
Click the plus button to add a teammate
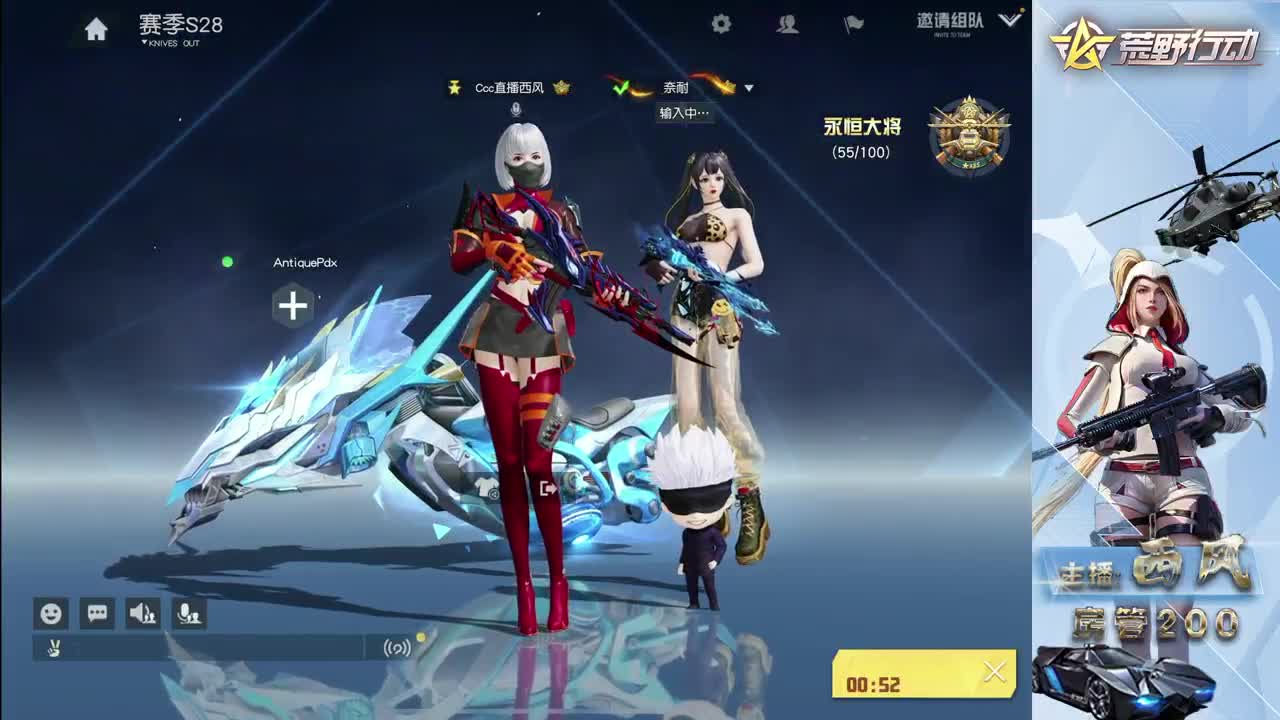292,307
